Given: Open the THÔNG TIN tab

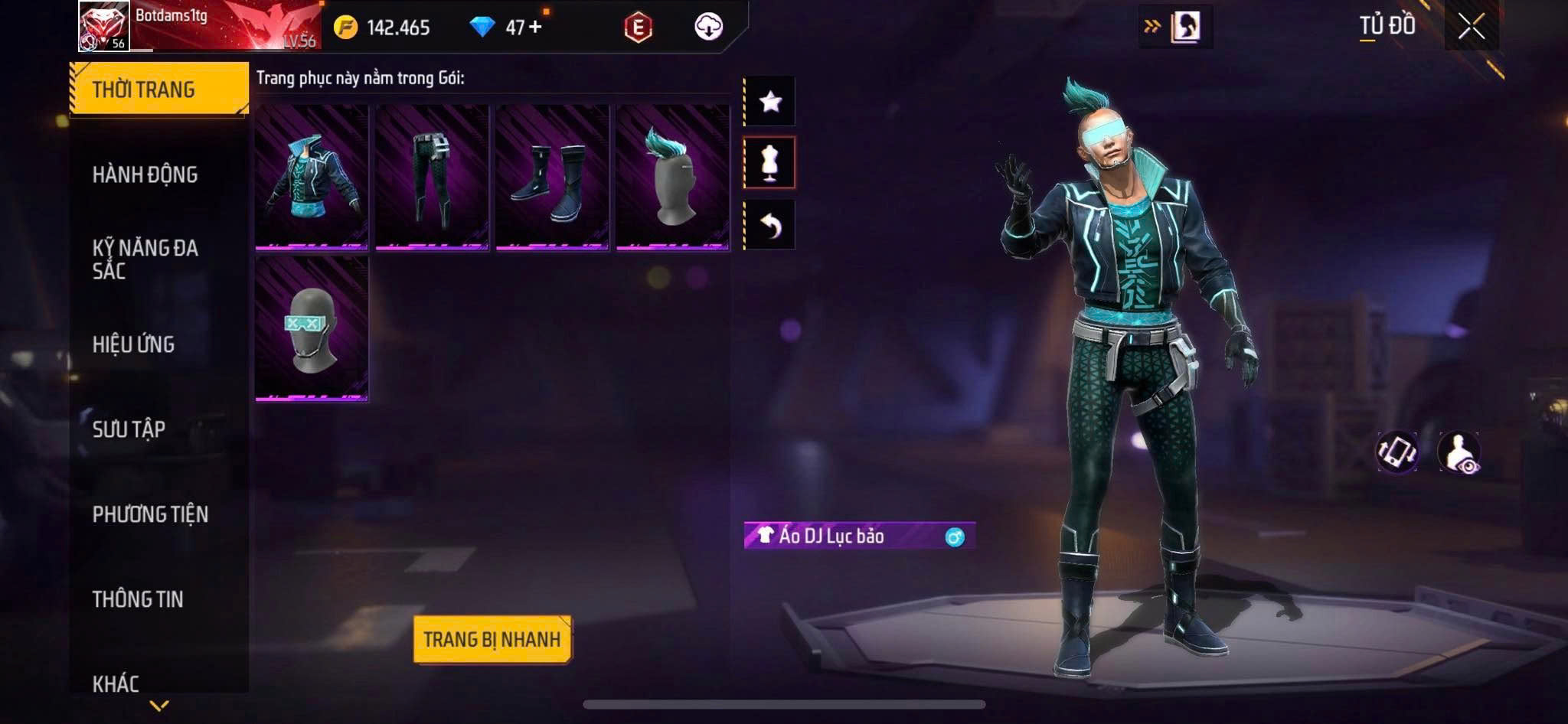Looking at the screenshot, I should coord(138,599).
